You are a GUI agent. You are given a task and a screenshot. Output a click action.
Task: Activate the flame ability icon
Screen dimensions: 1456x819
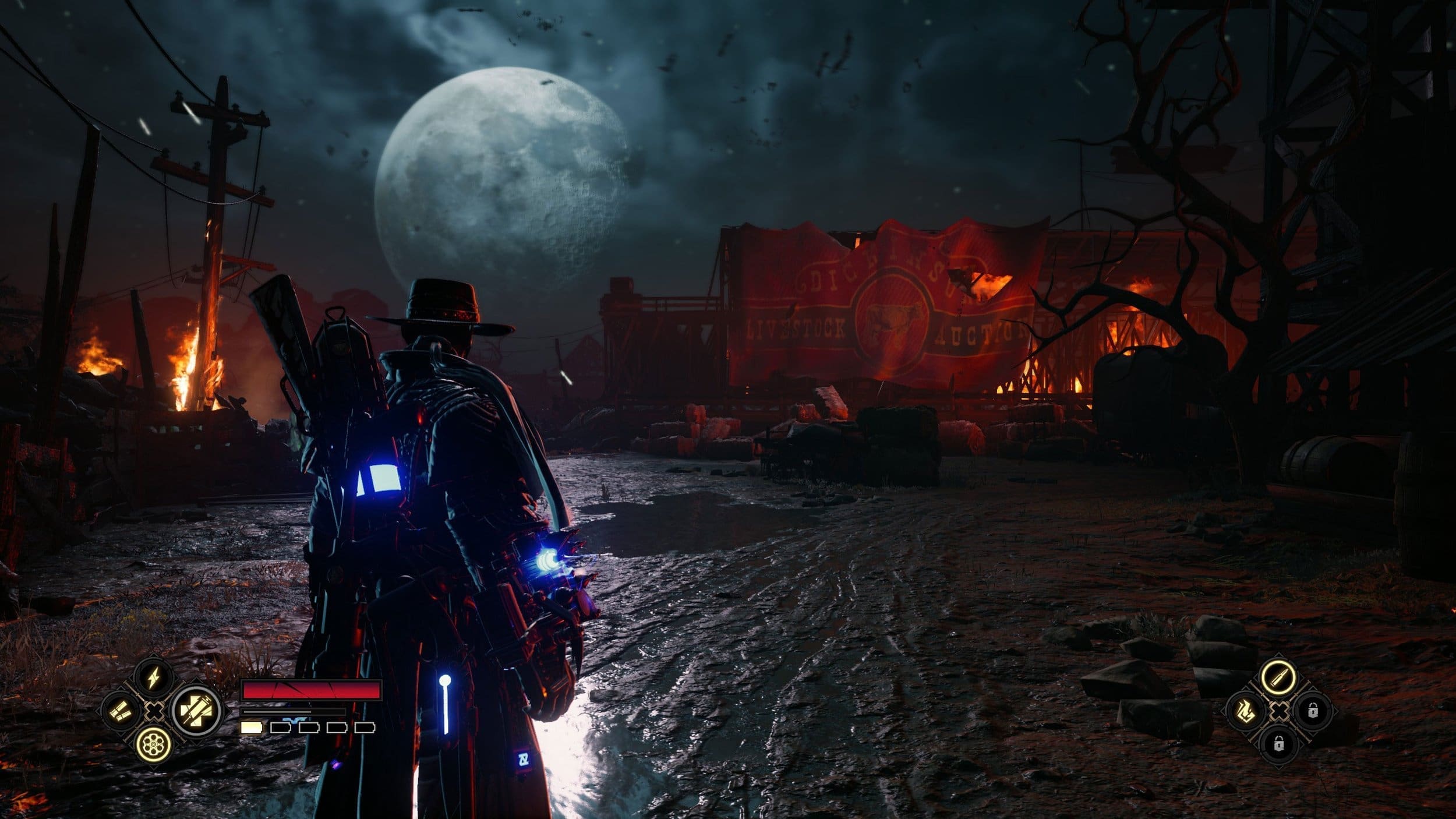coord(1246,711)
